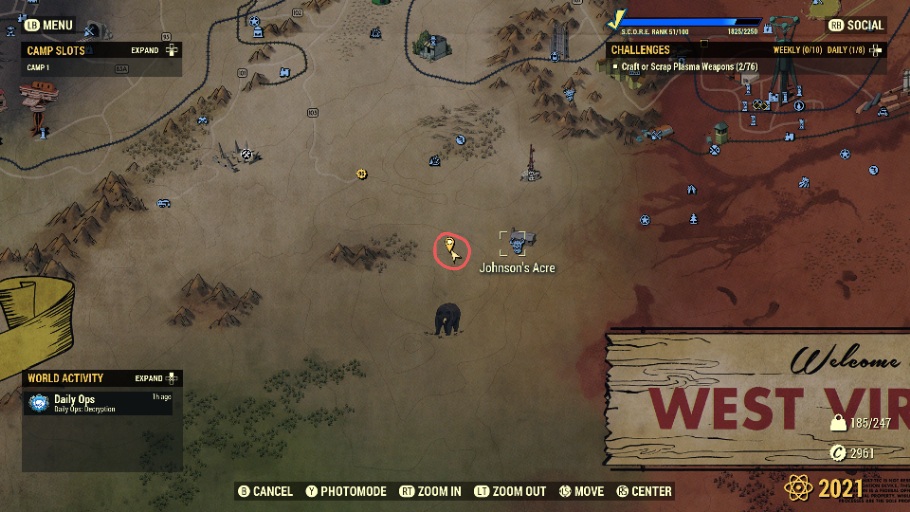Image resolution: width=910 pixels, height=512 pixels.
Task: Expand the Camp Slots panel
Action: (153, 50)
